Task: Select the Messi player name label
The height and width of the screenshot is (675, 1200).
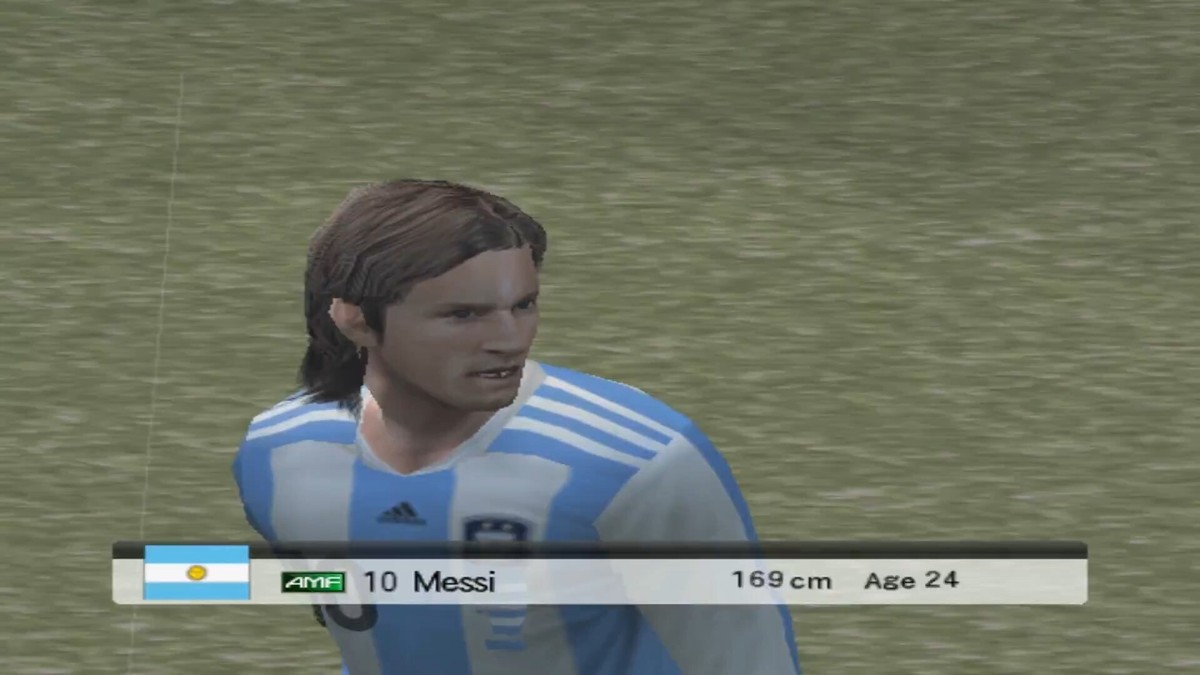Action: pos(454,581)
